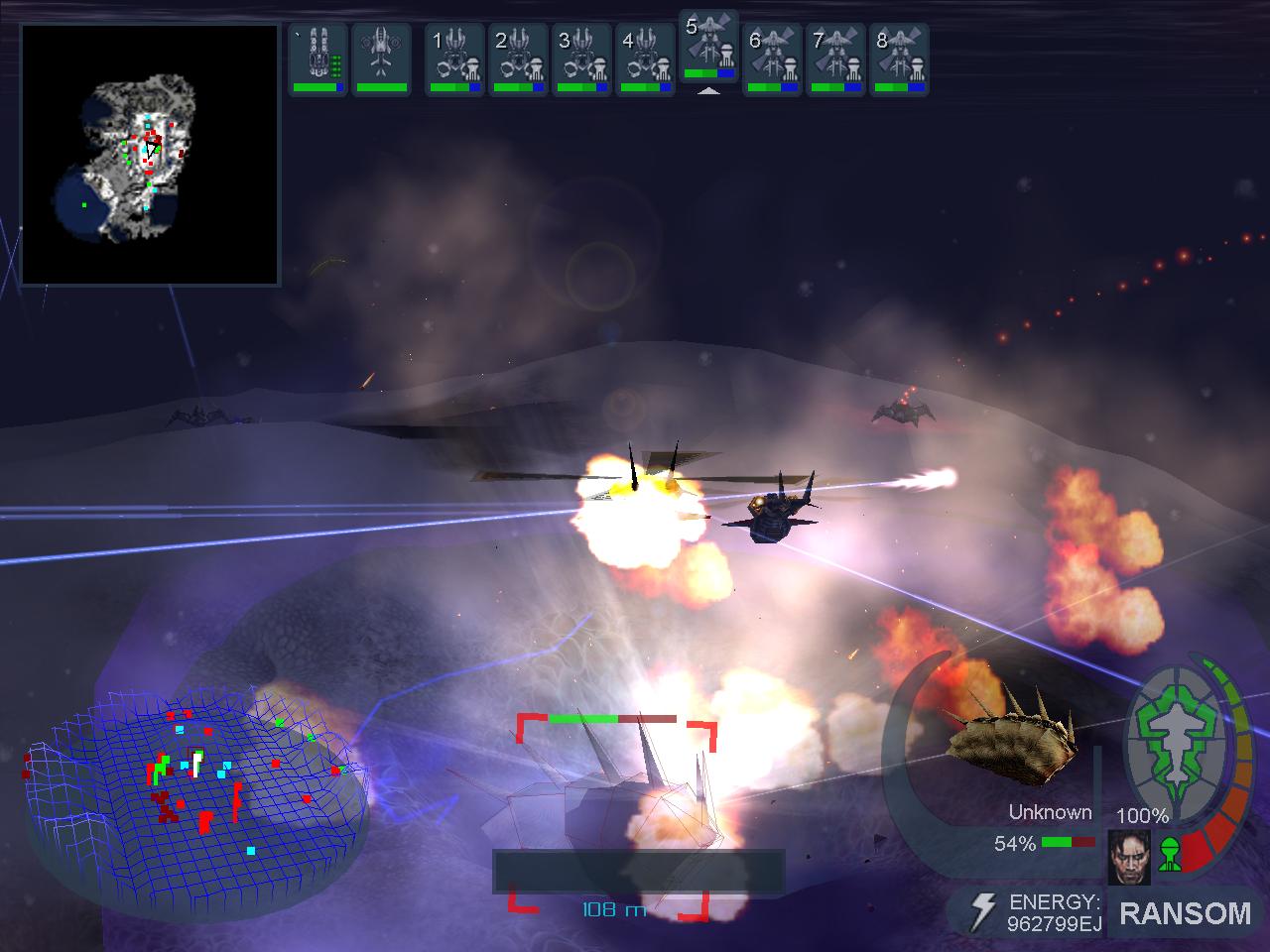This screenshot has height=952, width=1270.
Task: Click the lightning bolt energy icon
Action: (x=983, y=908)
